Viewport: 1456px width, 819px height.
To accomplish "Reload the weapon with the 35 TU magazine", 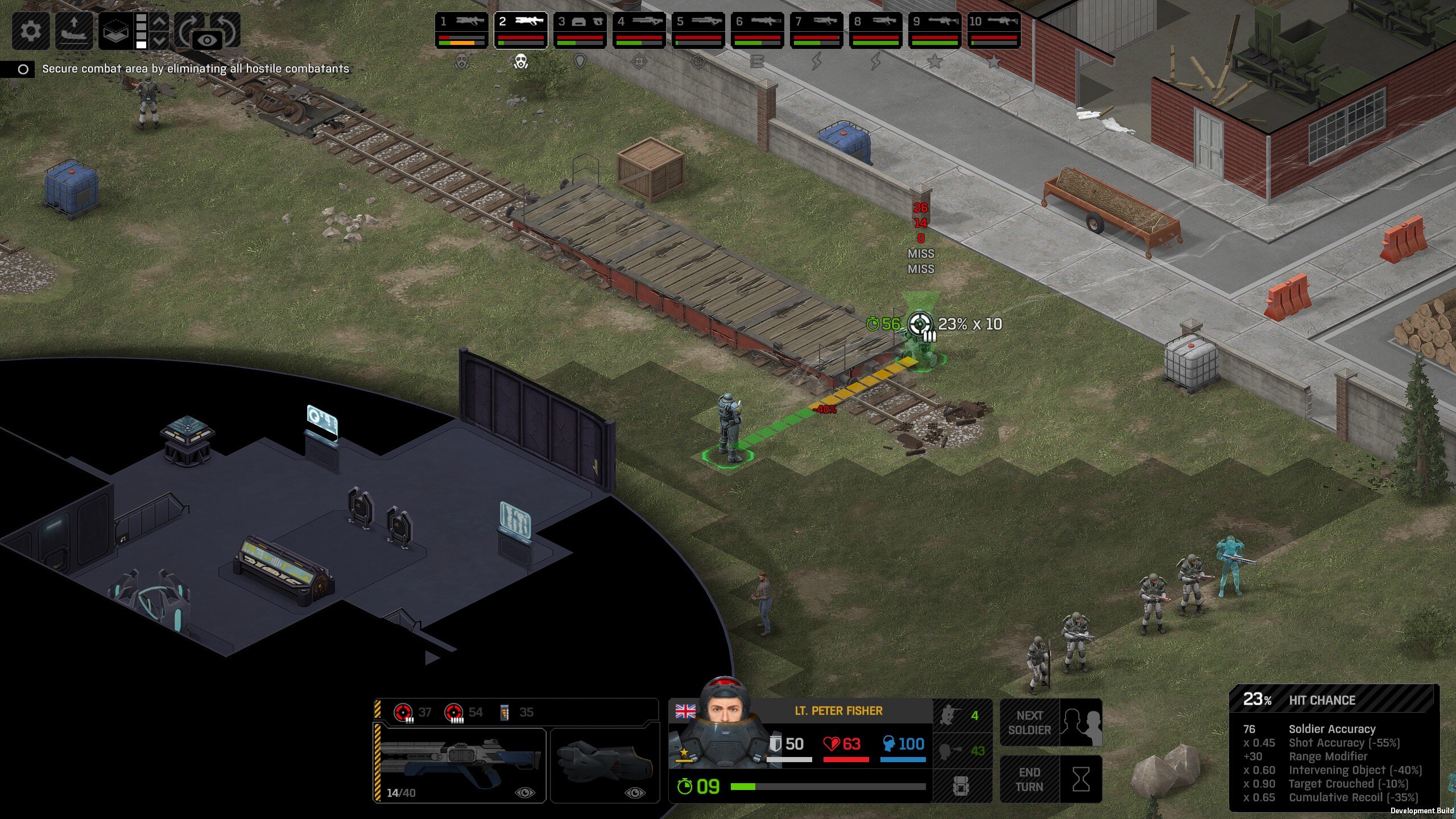I will pyautogui.click(x=516, y=712).
